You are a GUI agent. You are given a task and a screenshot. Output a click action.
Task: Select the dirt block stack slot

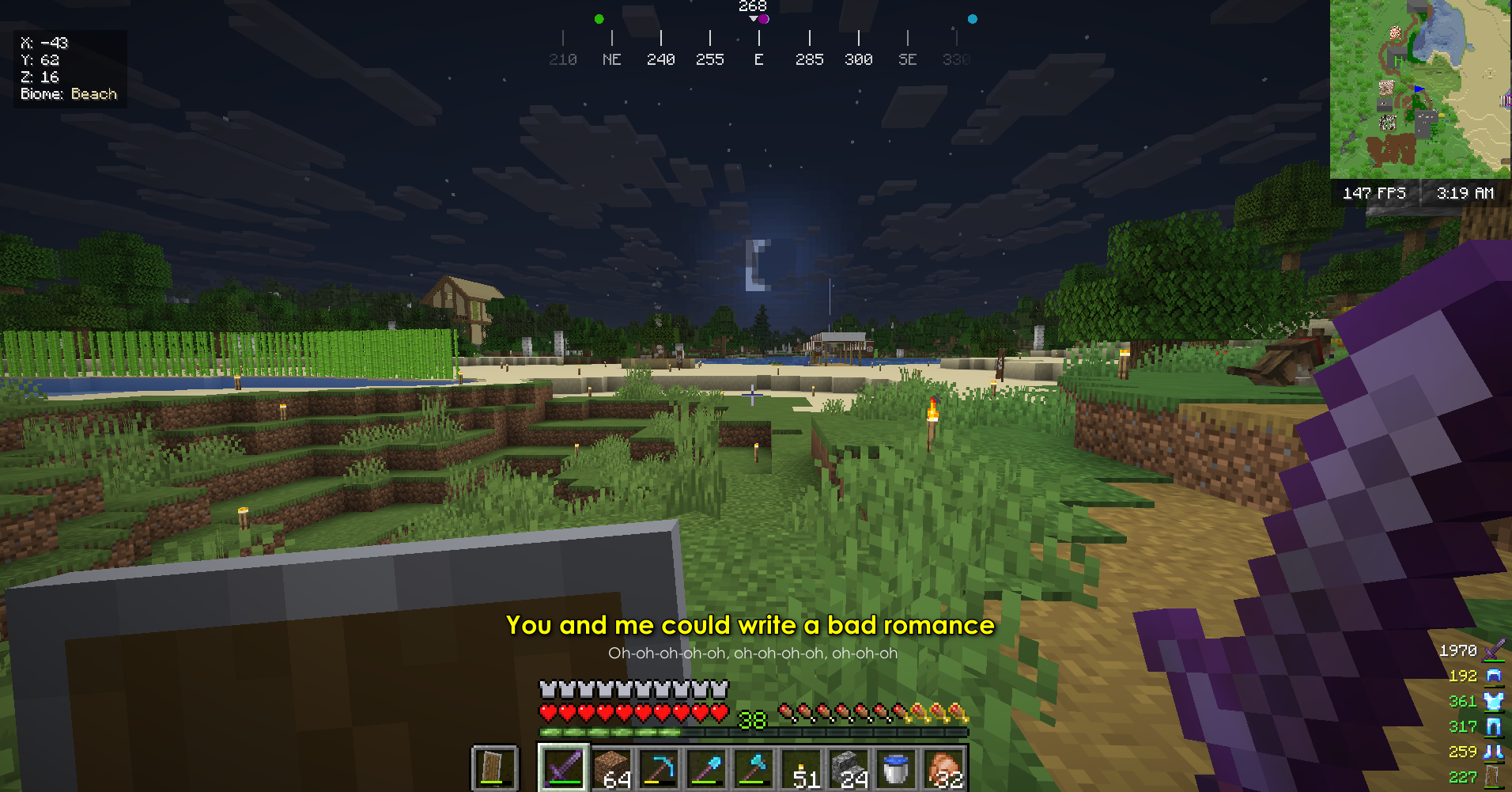(611, 767)
